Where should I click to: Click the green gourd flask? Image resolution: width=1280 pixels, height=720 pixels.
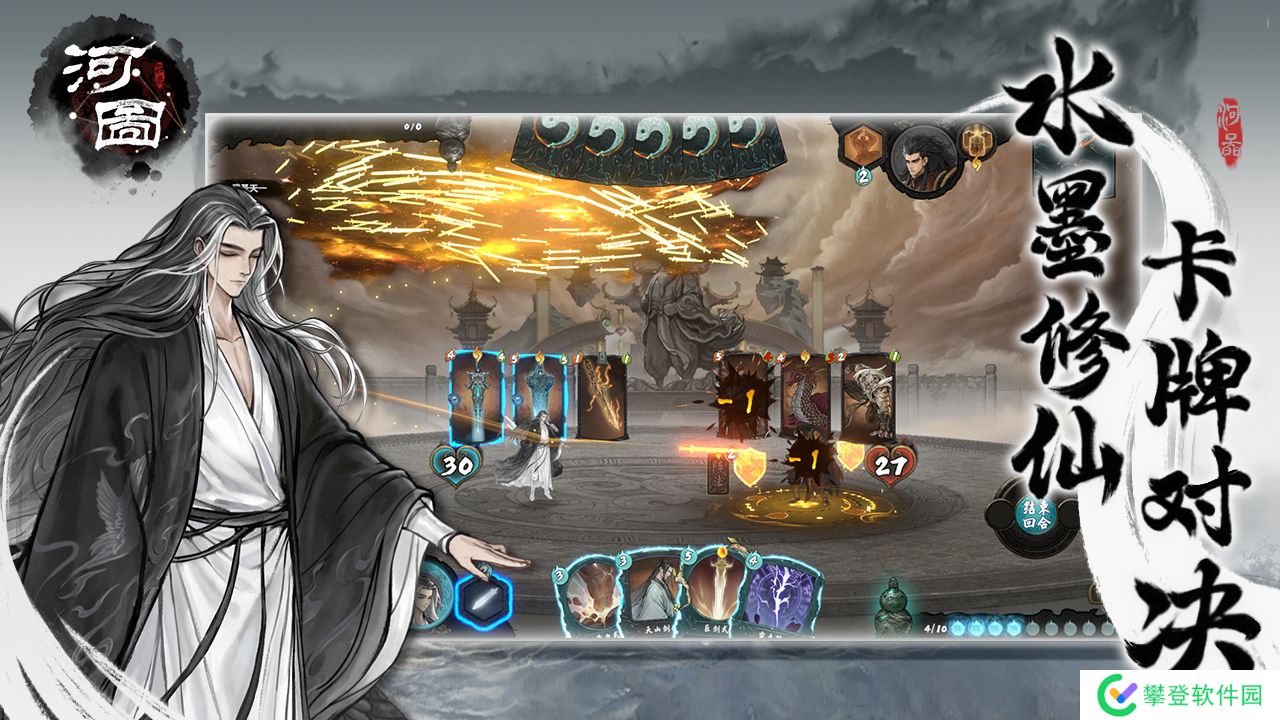tap(890, 609)
